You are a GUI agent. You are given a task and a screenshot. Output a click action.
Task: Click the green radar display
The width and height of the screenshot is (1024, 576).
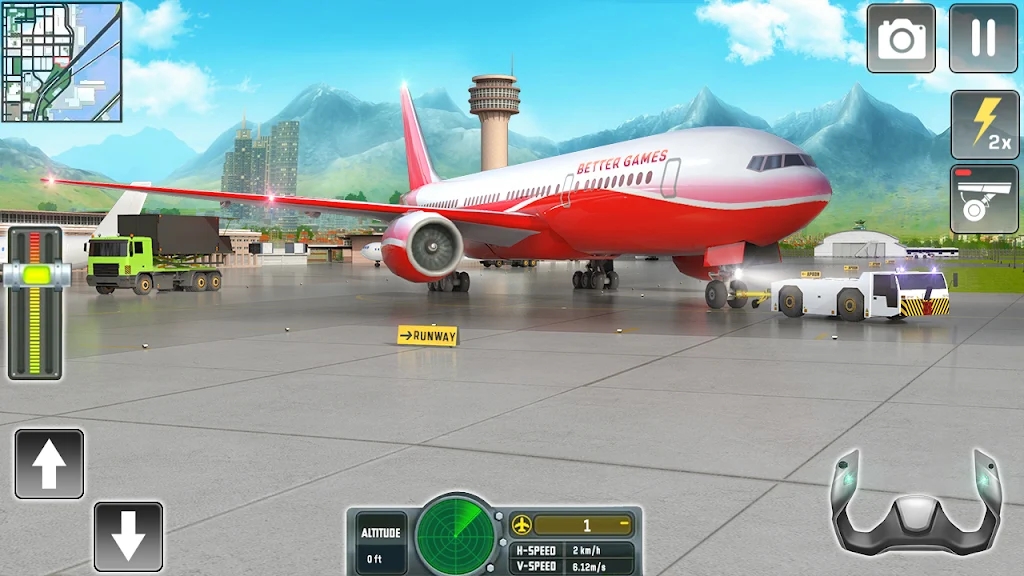click(x=456, y=534)
